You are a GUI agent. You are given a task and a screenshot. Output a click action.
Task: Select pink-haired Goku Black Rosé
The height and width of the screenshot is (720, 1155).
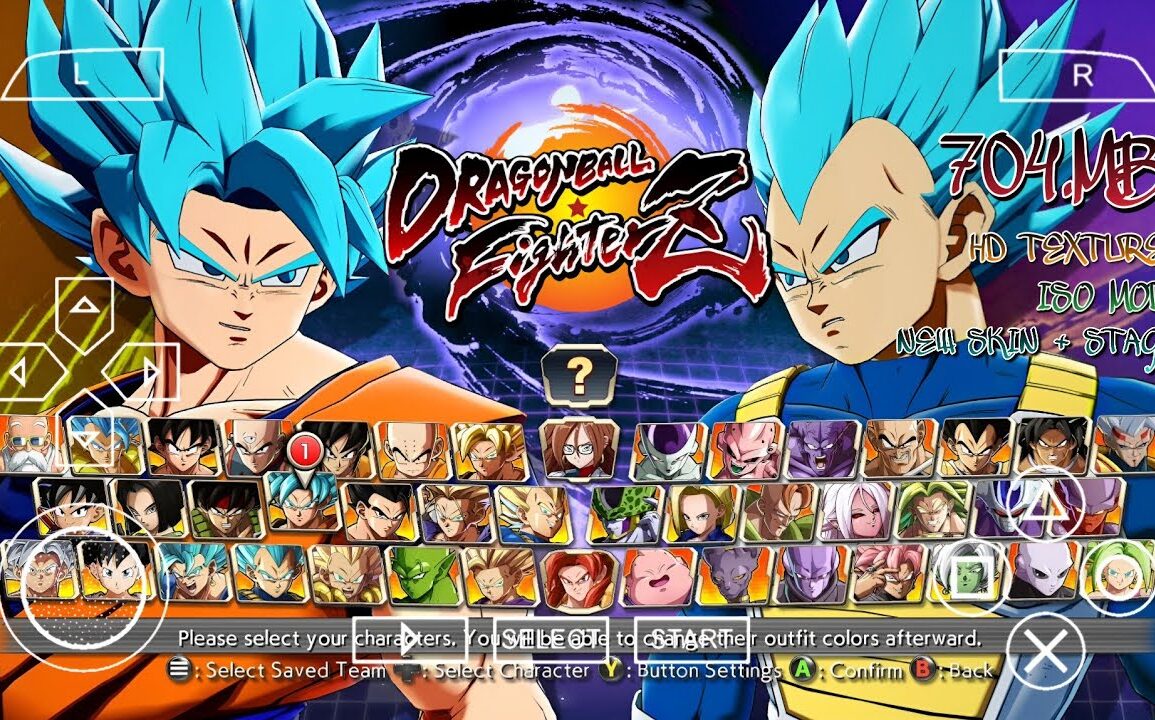pyautogui.click(x=888, y=574)
